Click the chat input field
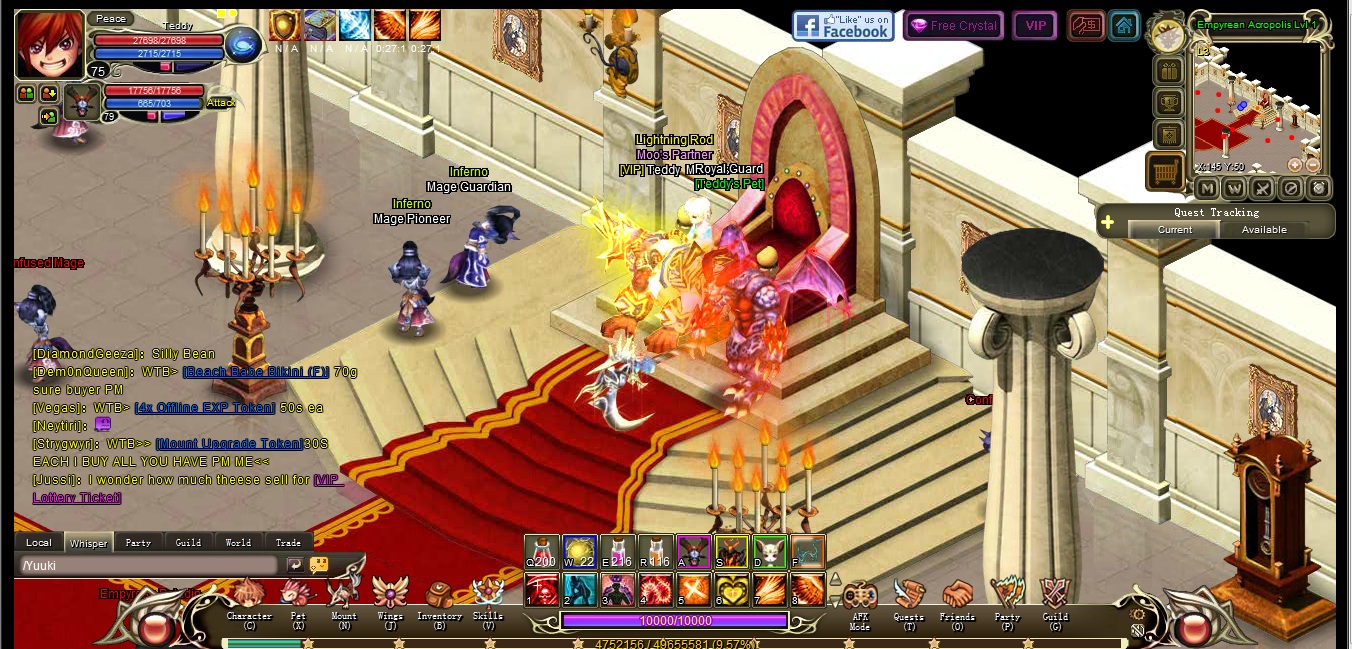The width and height of the screenshot is (1352, 649). coord(148,565)
